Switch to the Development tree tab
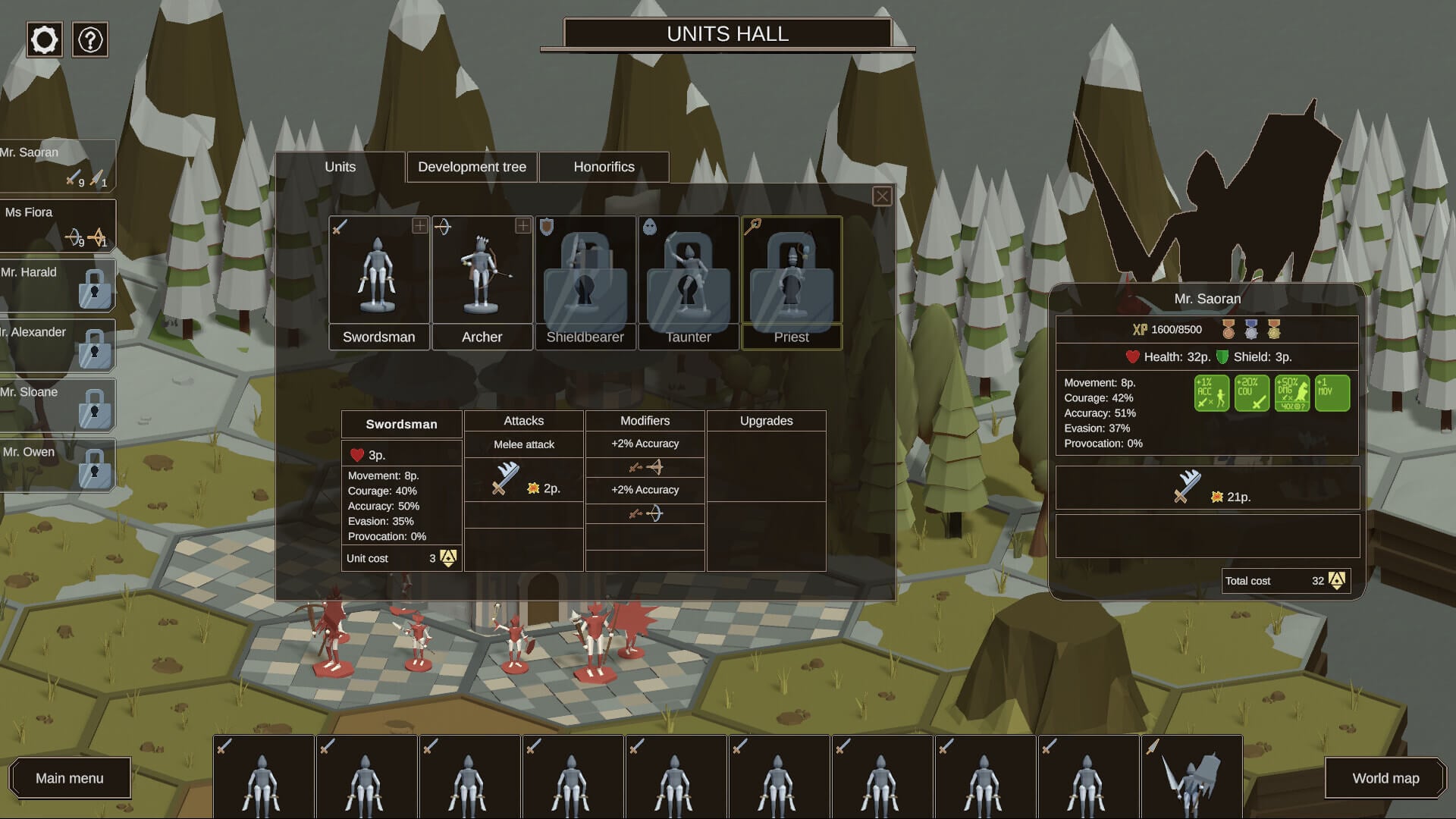Screen dimensions: 1456x819 (472, 167)
